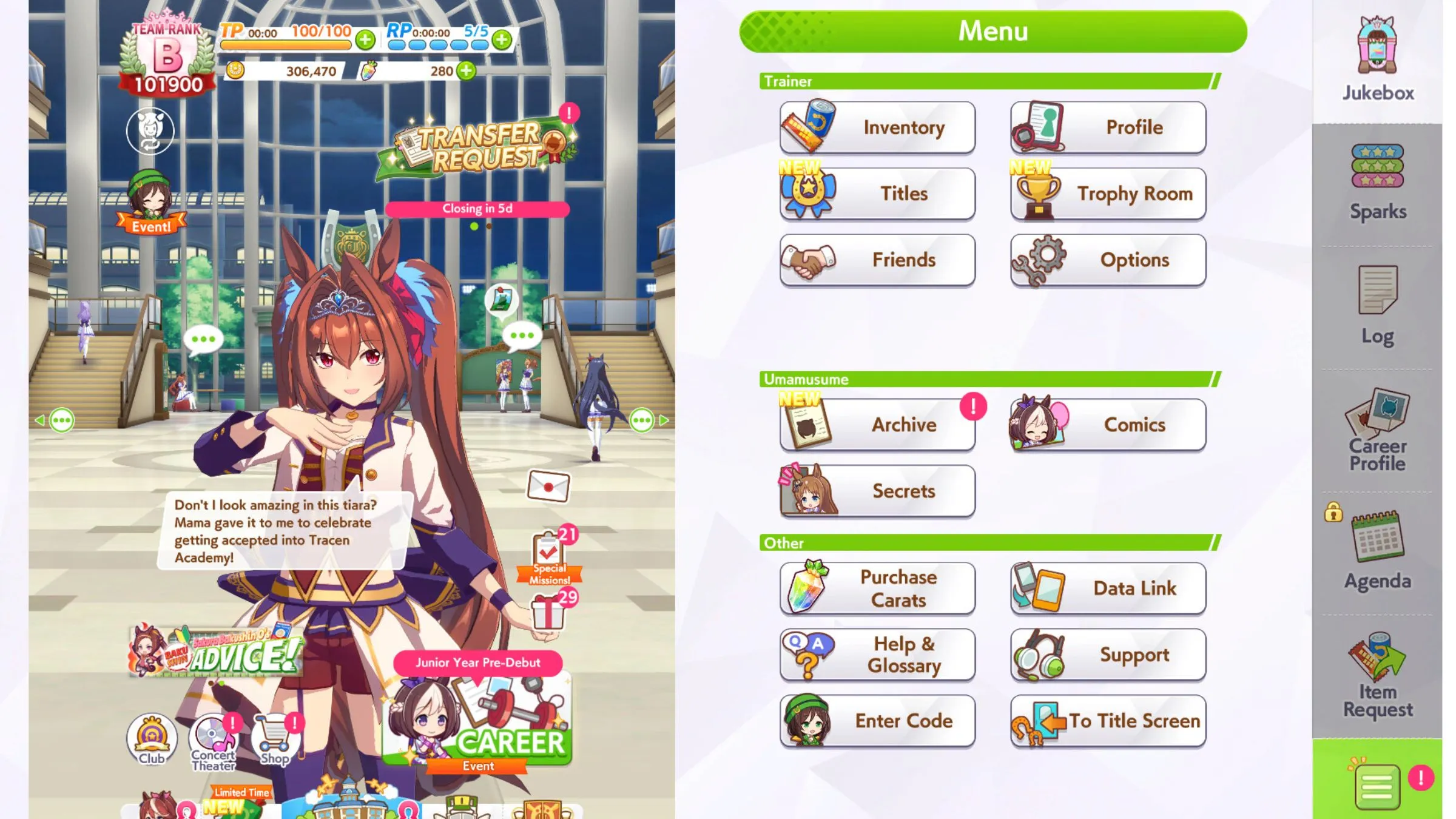Enter the Trophy Room
Viewport: 1456px width, 819px height.
point(1108,194)
